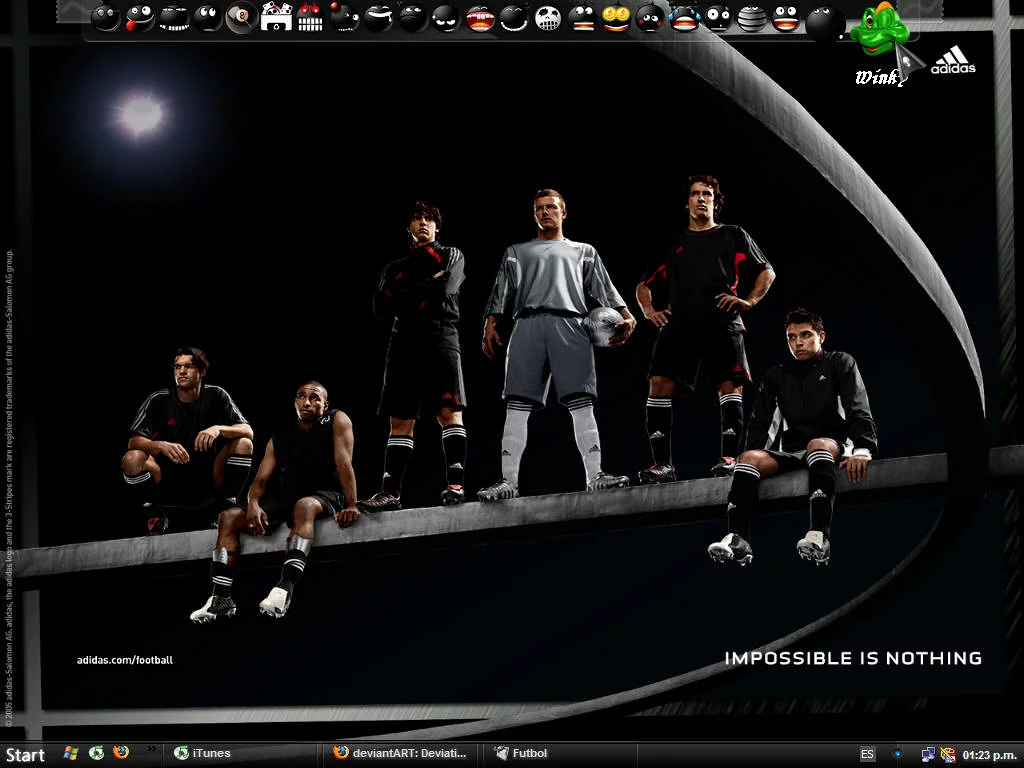Click the network computers tray icon

click(x=928, y=755)
